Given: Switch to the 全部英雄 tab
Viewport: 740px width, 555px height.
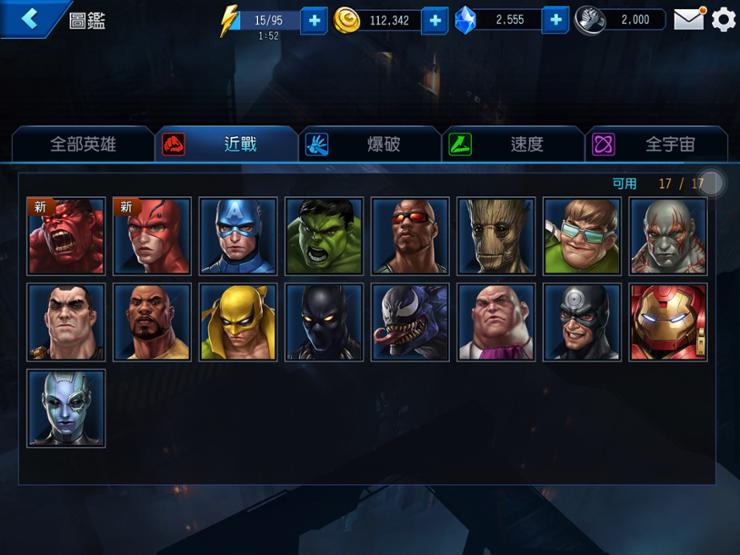Looking at the screenshot, I should coord(83,144).
